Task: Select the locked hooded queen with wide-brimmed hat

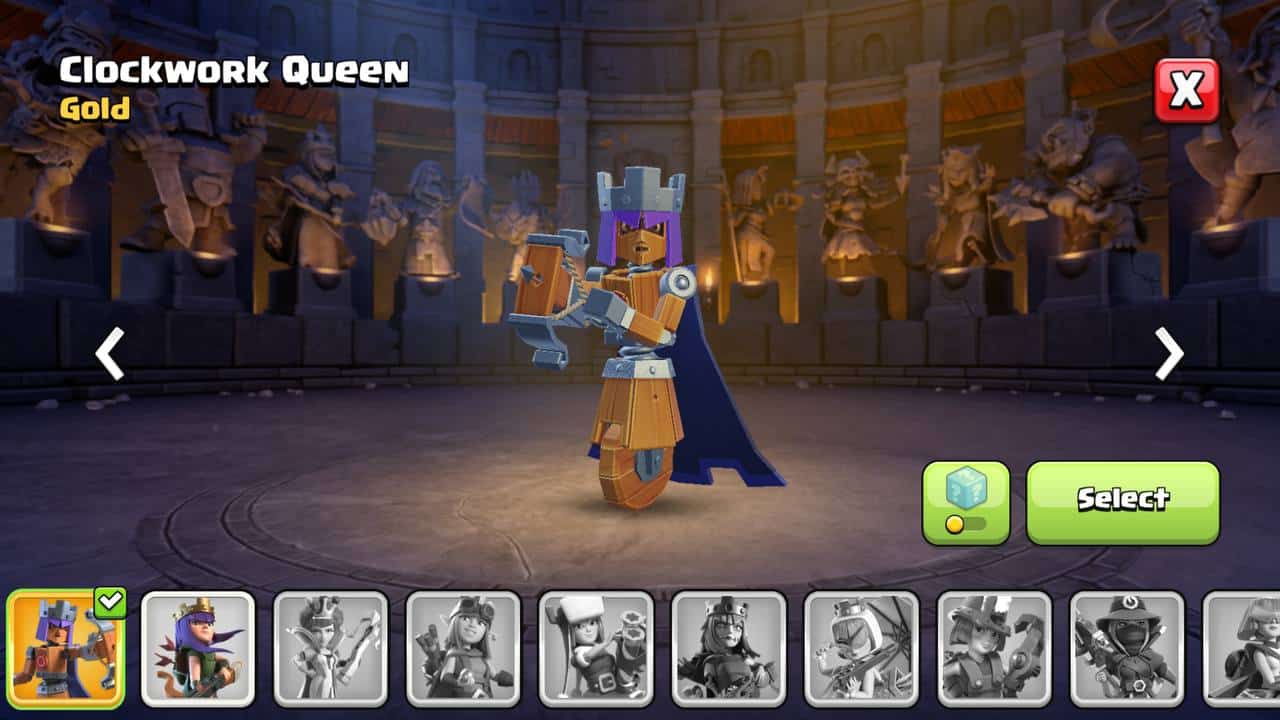Action: pyautogui.click(x=1127, y=648)
